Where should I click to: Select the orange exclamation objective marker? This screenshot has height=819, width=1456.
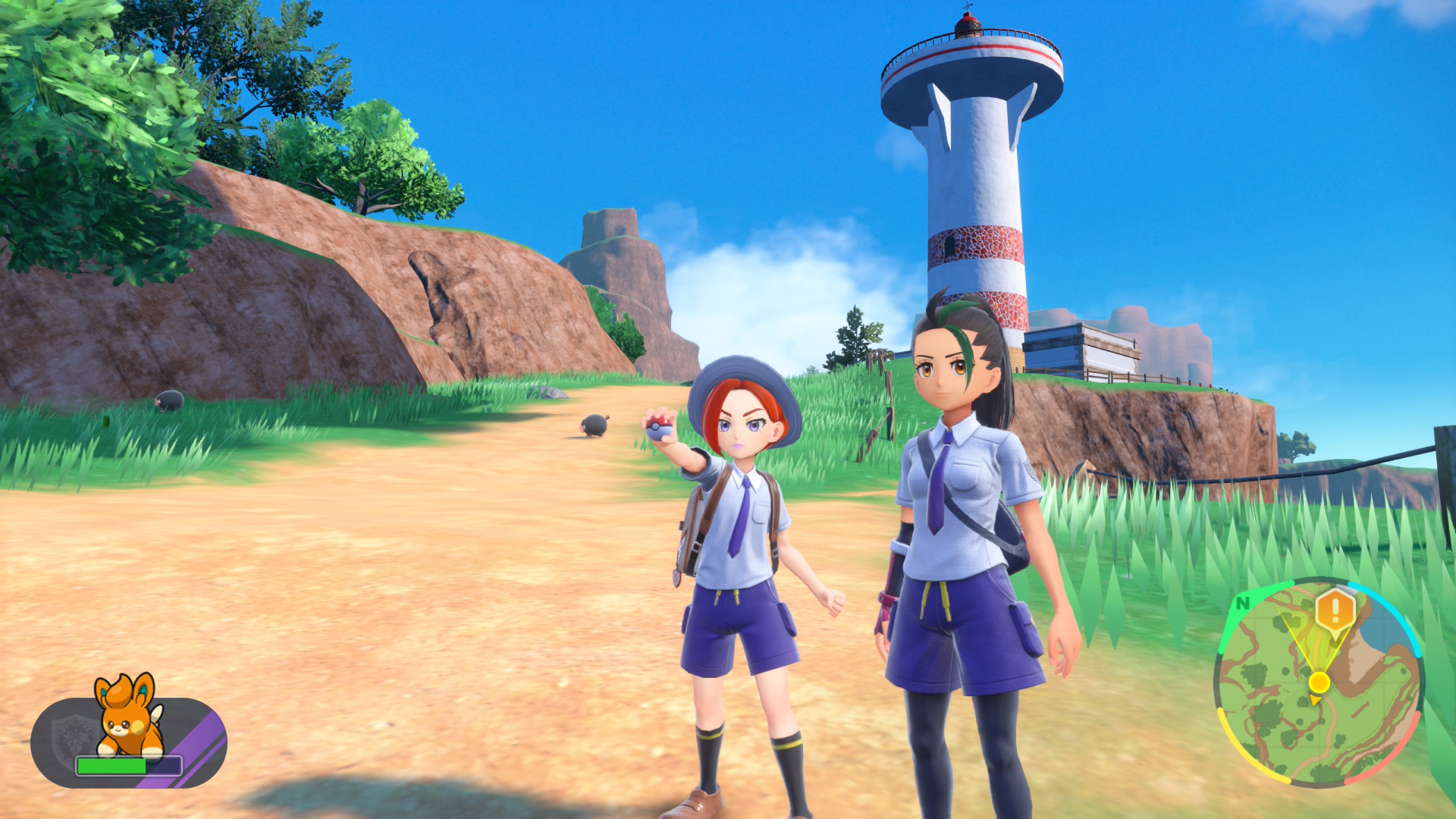(x=1335, y=610)
